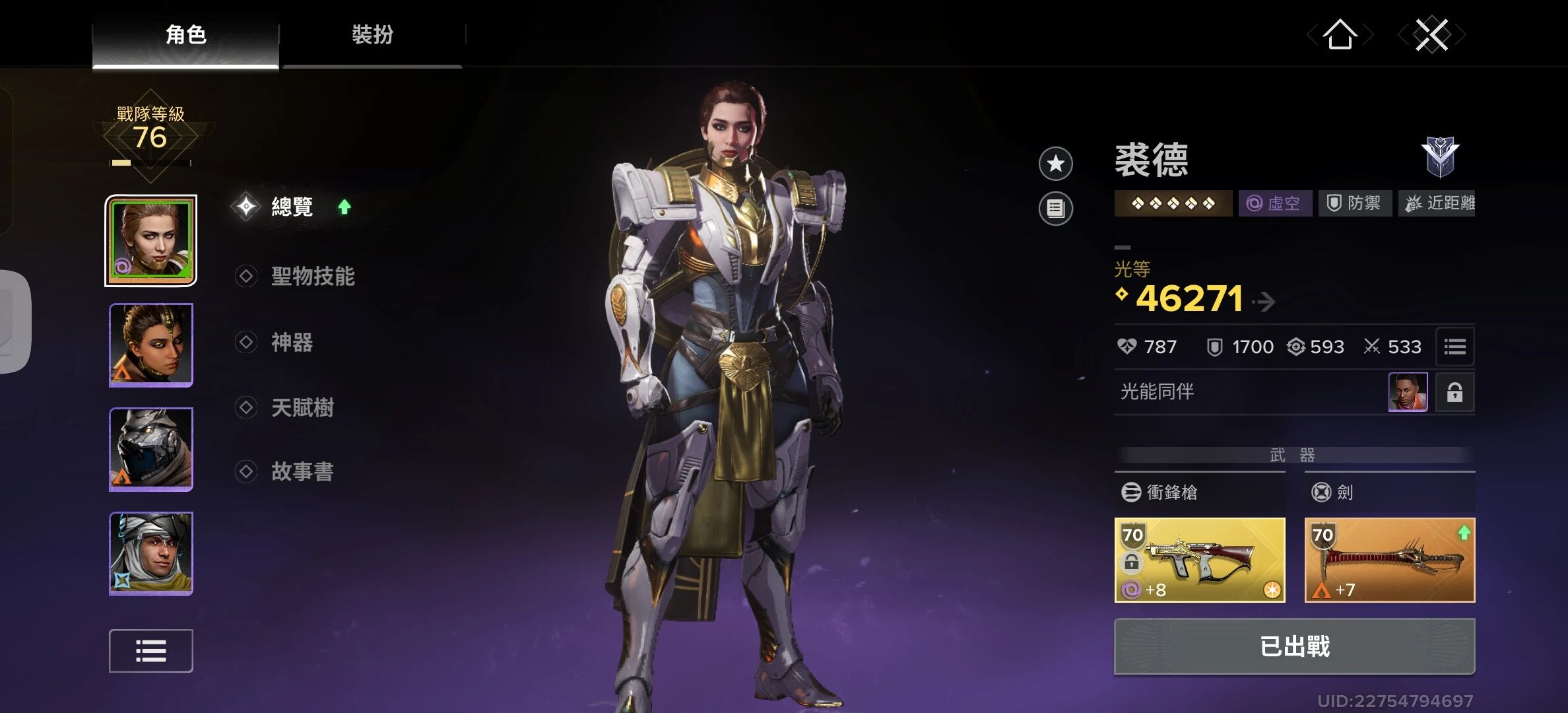Select the green-framed female character portrait
This screenshot has width=1568, height=713.
(x=151, y=240)
